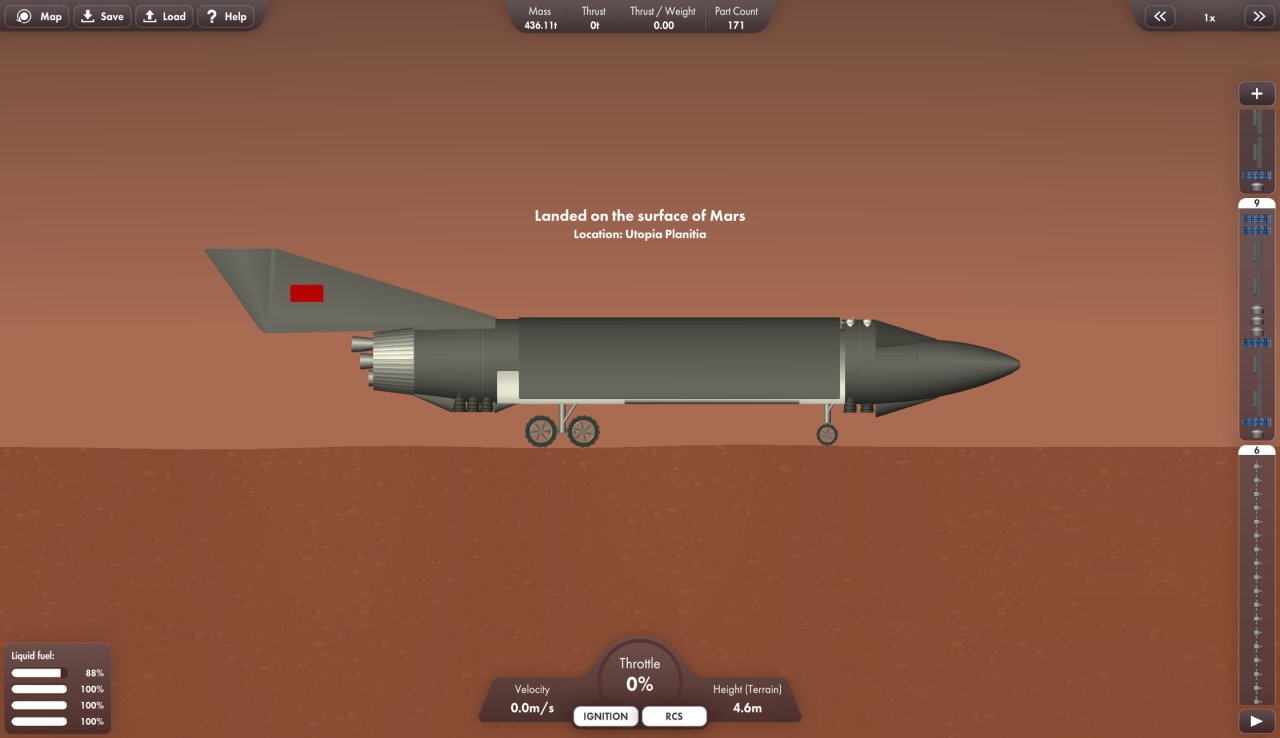1280x738 pixels.
Task: Save the current flight
Action: 101,16
